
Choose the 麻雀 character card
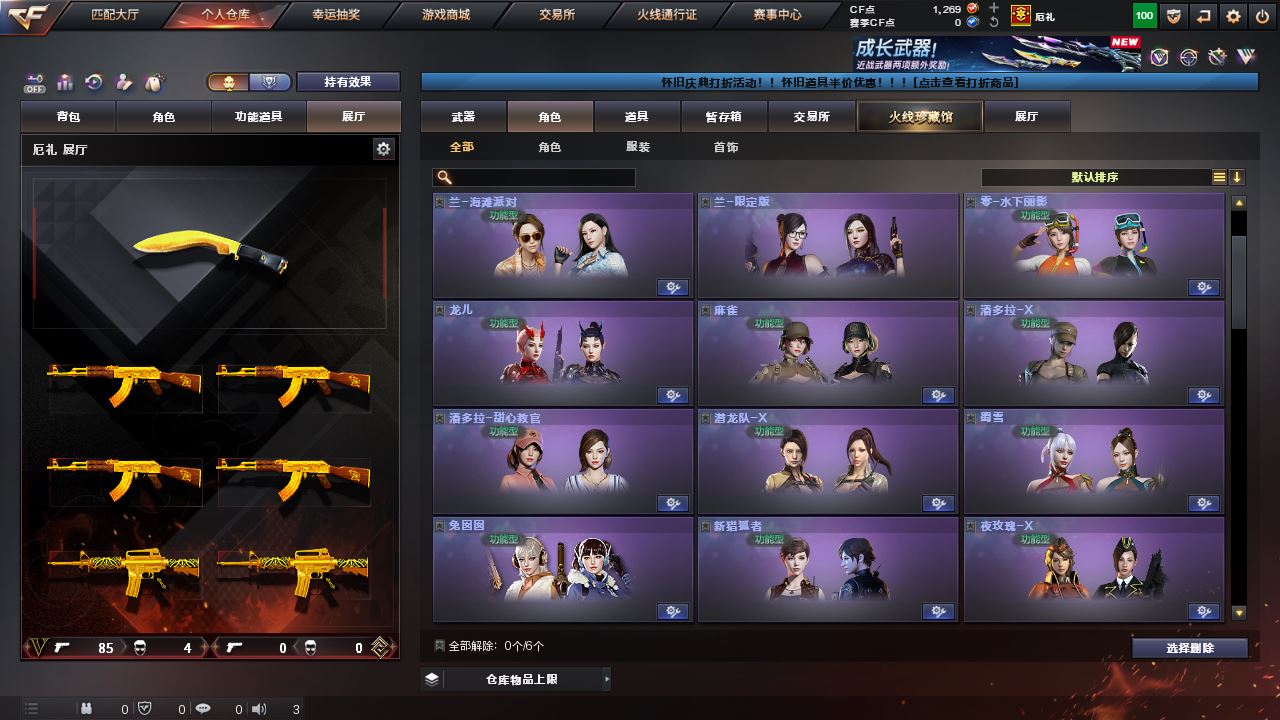[x=827, y=352]
